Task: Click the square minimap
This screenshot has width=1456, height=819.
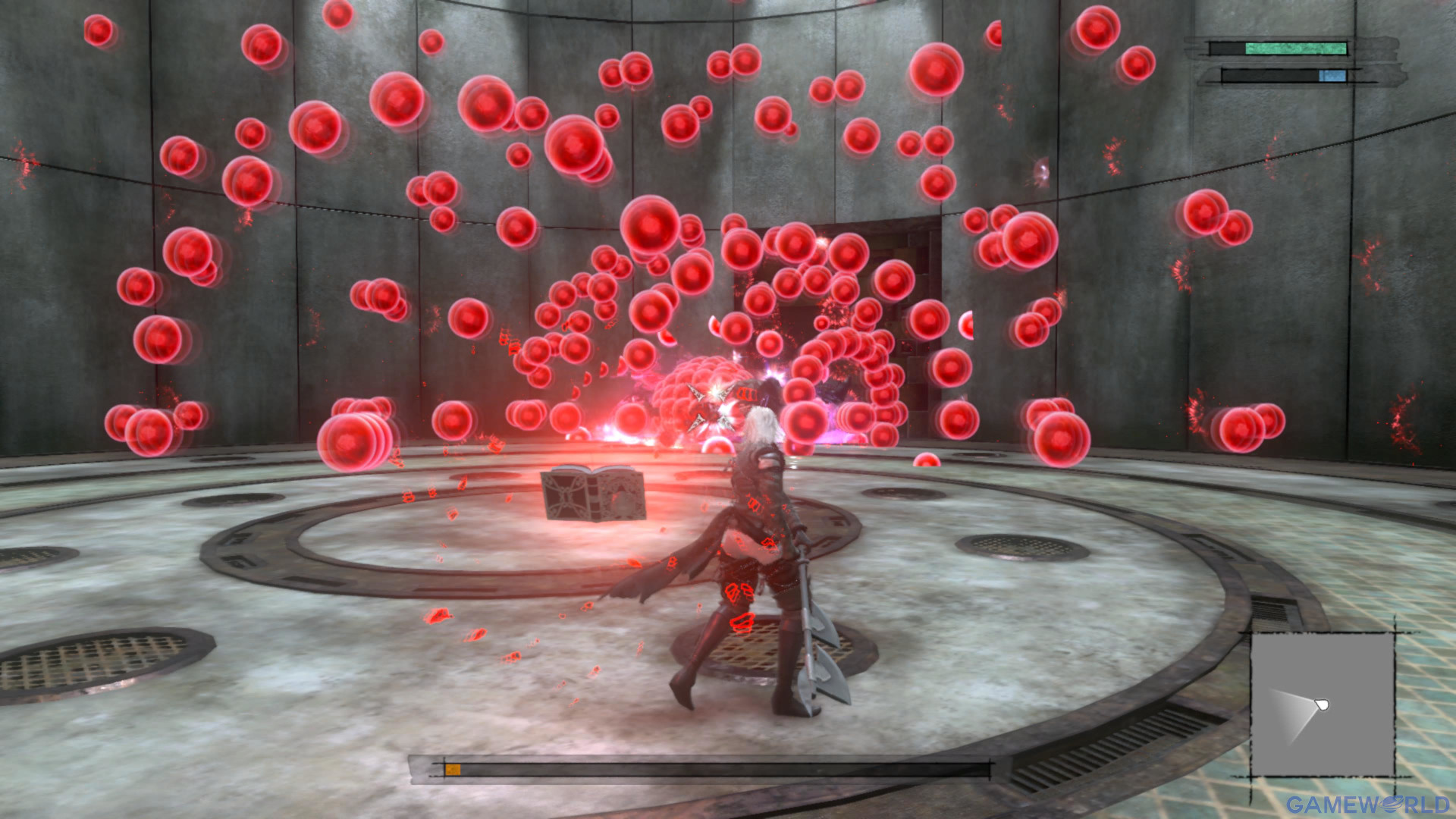Action: pyautogui.click(x=1322, y=704)
